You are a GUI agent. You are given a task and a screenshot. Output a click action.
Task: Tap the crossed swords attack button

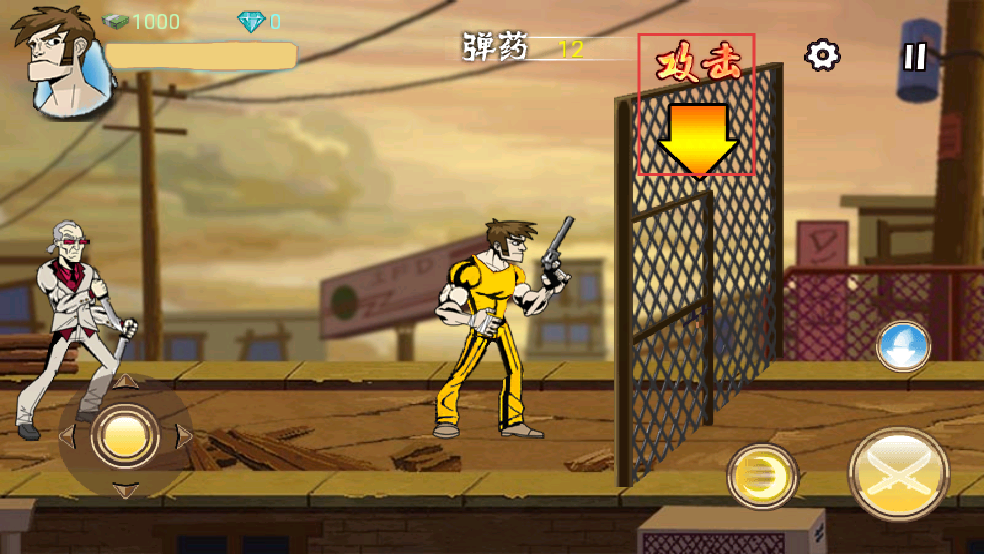(x=899, y=474)
